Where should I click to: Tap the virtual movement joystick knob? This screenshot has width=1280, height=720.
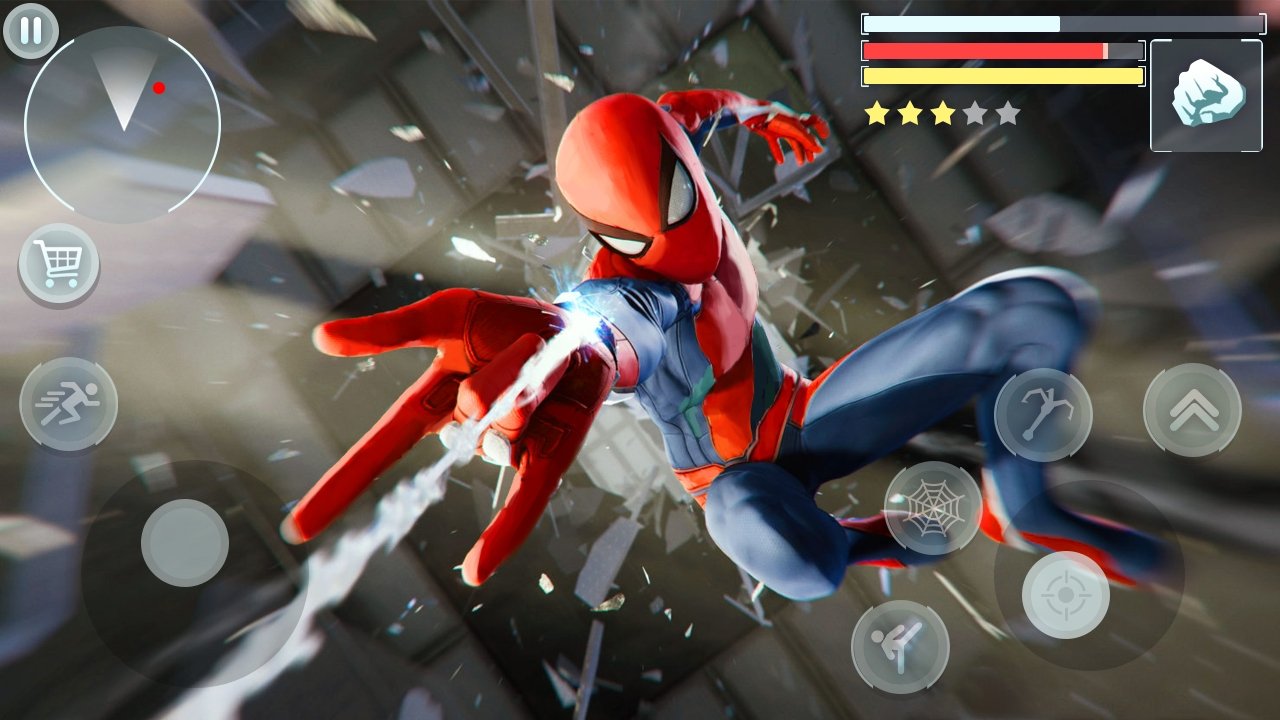(x=185, y=543)
